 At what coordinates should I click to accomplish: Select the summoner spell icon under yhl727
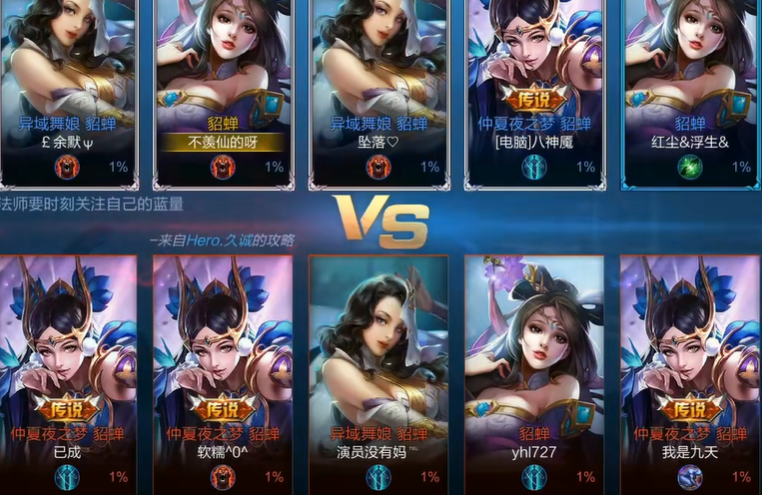pyautogui.click(x=534, y=477)
